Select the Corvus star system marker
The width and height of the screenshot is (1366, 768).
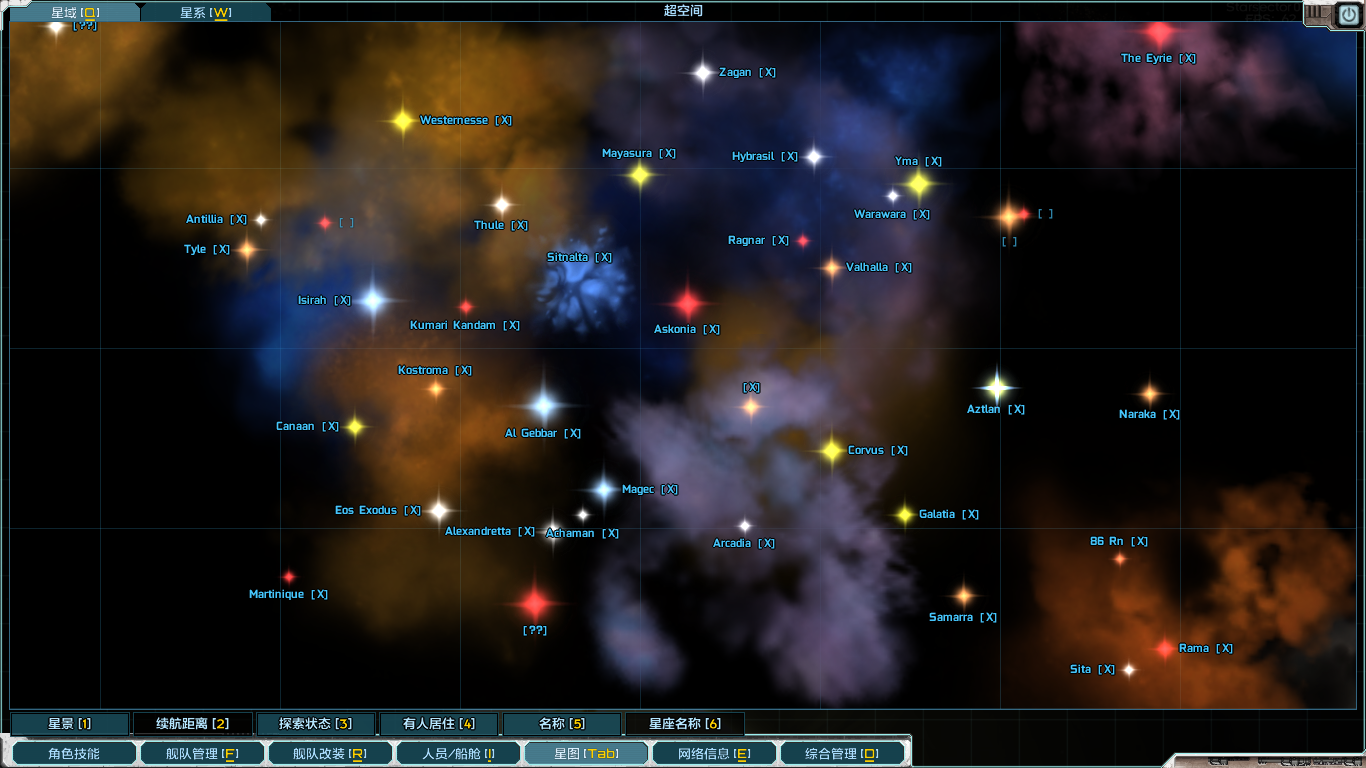[x=832, y=451]
